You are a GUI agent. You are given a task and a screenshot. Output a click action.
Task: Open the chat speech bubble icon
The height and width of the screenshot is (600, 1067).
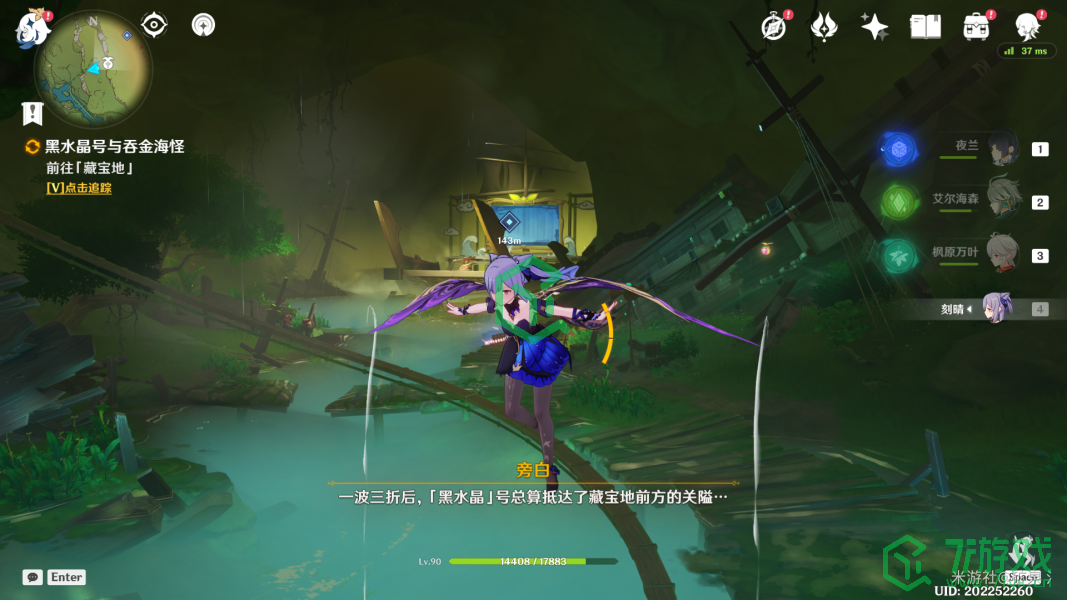pos(33,577)
